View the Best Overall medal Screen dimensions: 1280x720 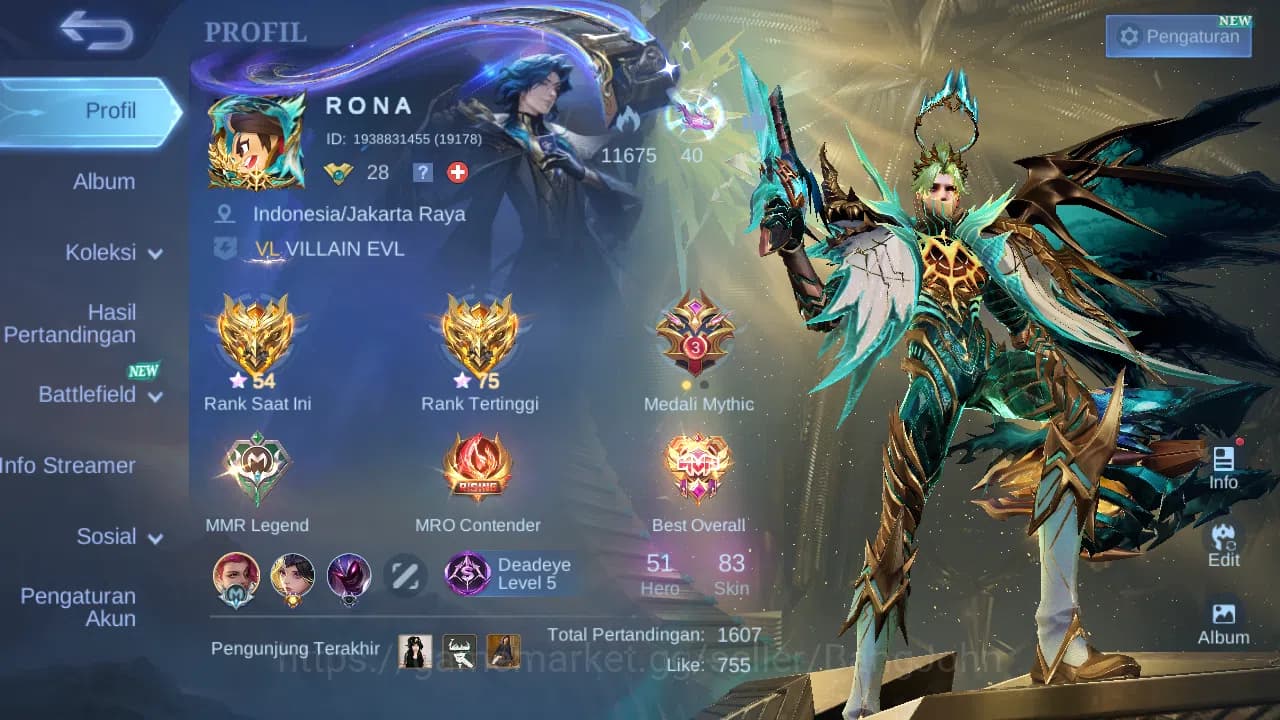[x=697, y=465]
